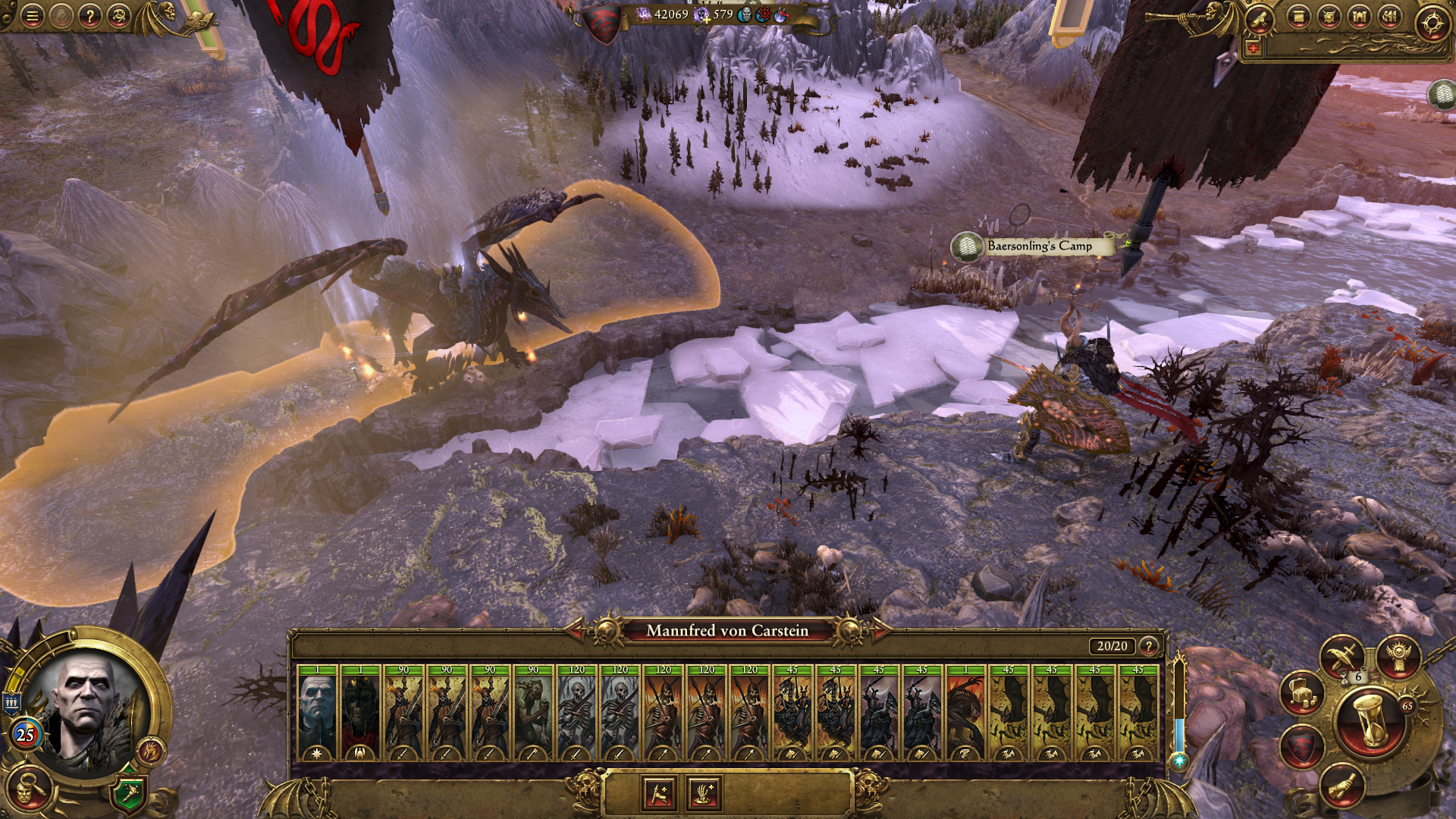Open the diplomacy scroll-in-hand button
1456x819 pixels.
(1341, 786)
